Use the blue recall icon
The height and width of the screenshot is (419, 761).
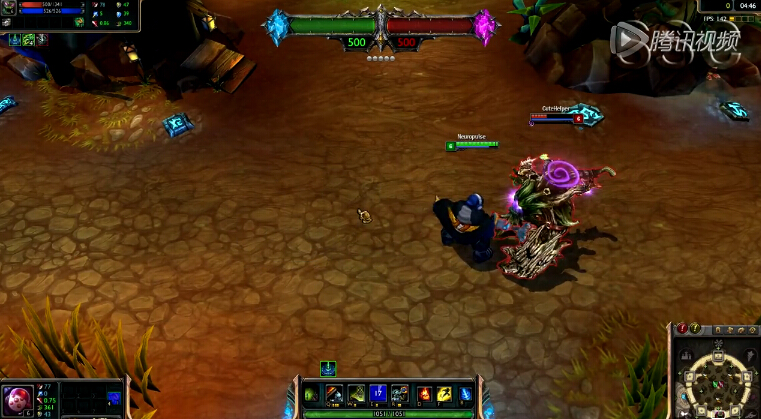point(465,394)
